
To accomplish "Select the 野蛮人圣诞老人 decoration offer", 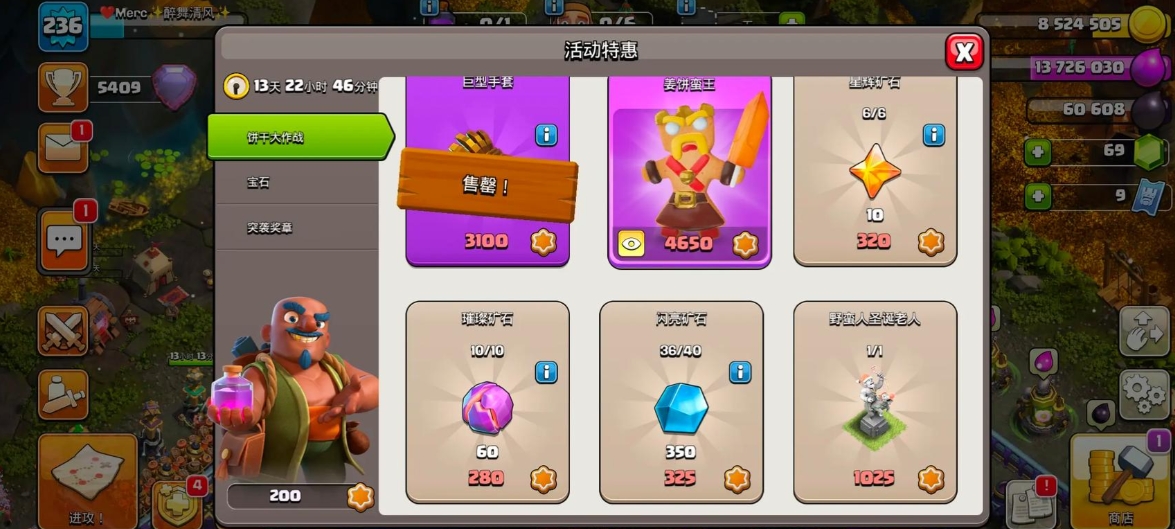I will point(875,400).
